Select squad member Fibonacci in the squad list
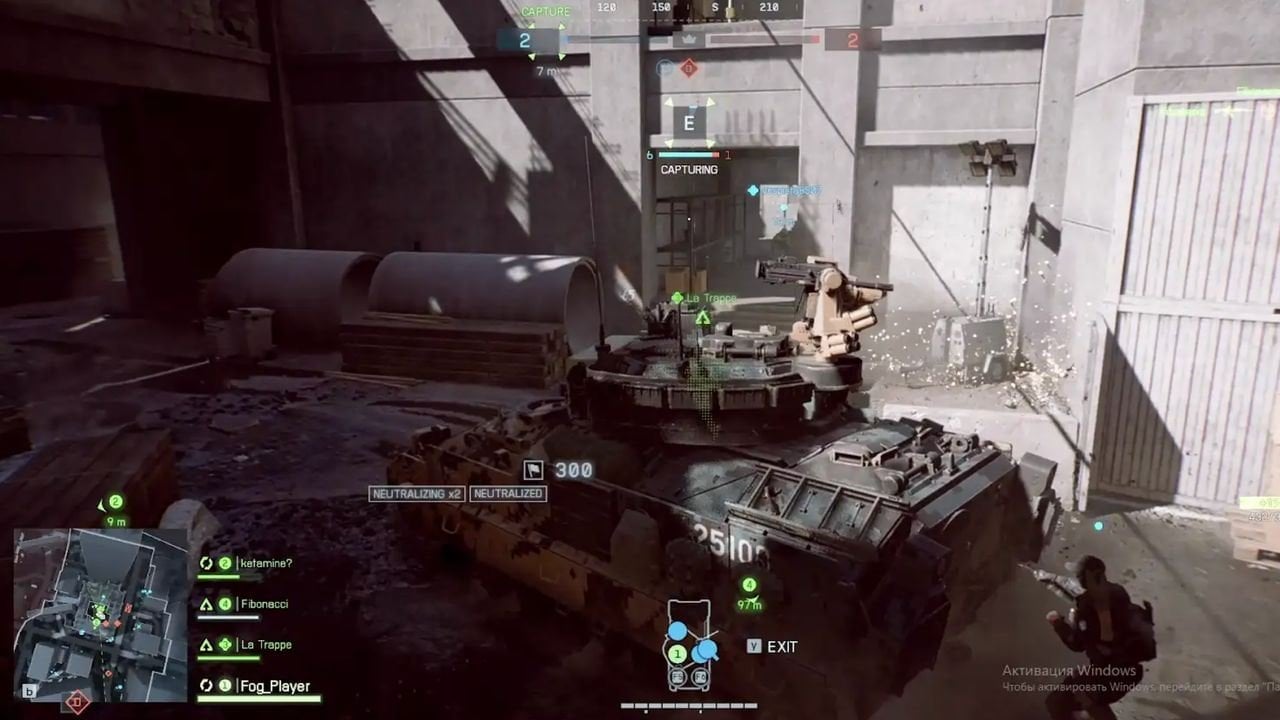 265,604
